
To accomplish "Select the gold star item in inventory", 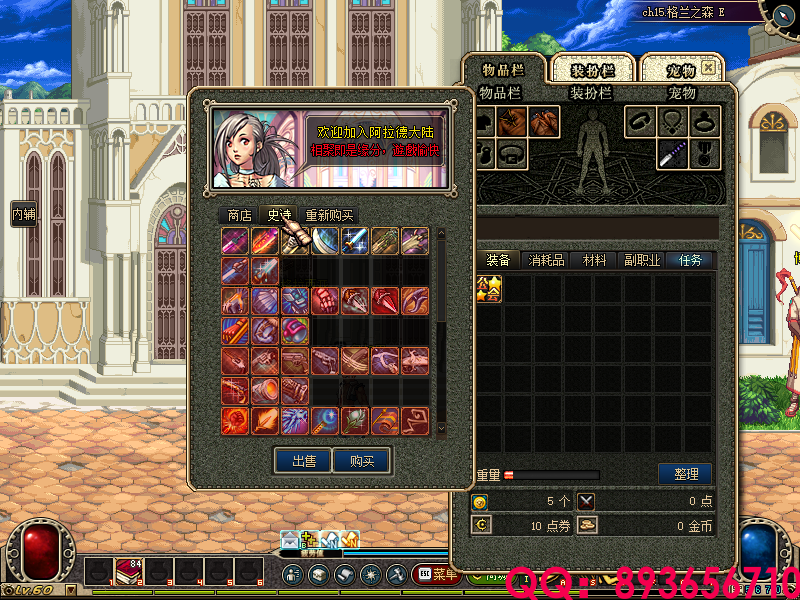I will pyautogui.click(x=489, y=289).
